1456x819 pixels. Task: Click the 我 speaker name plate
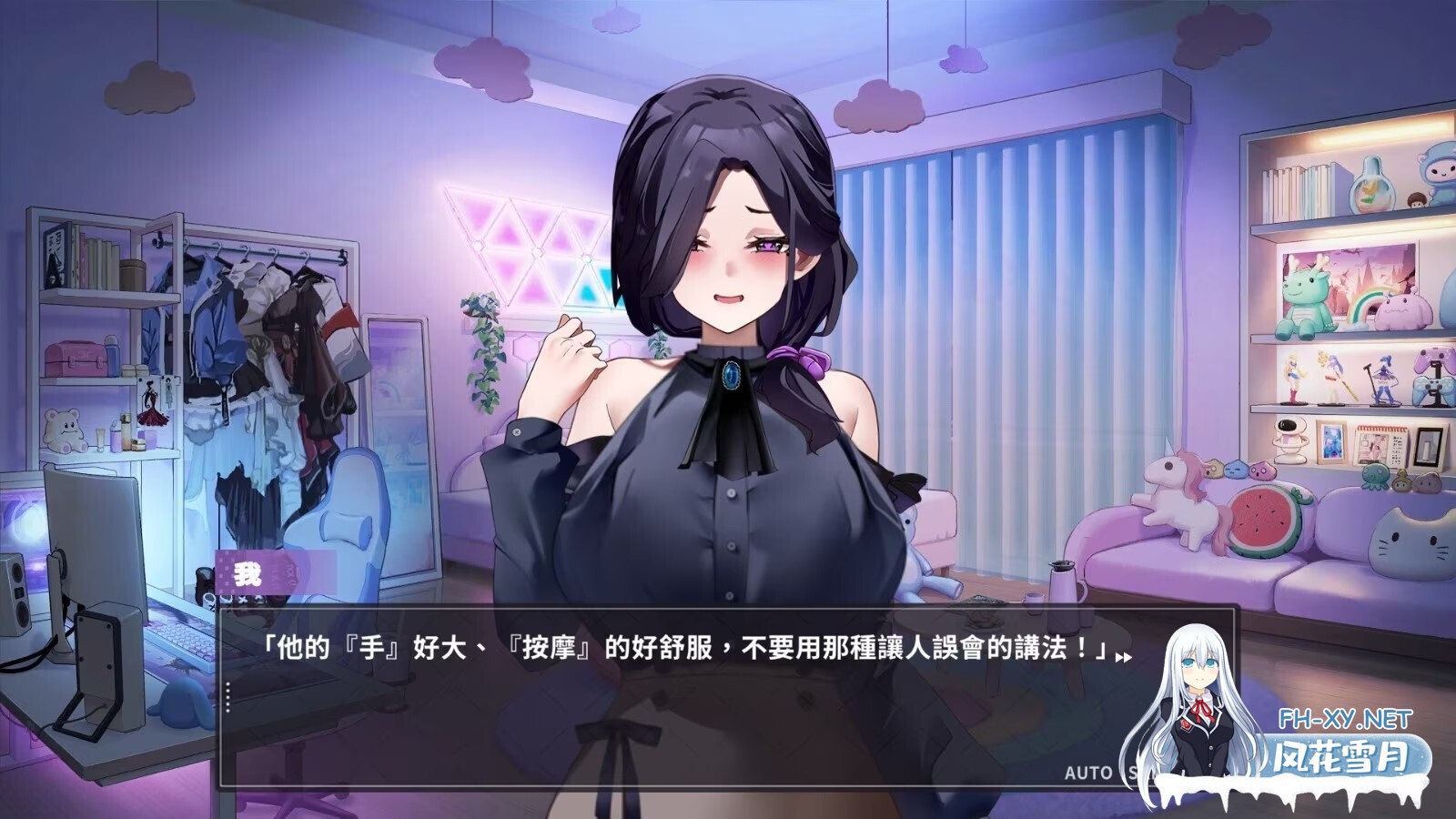coord(248,573)
